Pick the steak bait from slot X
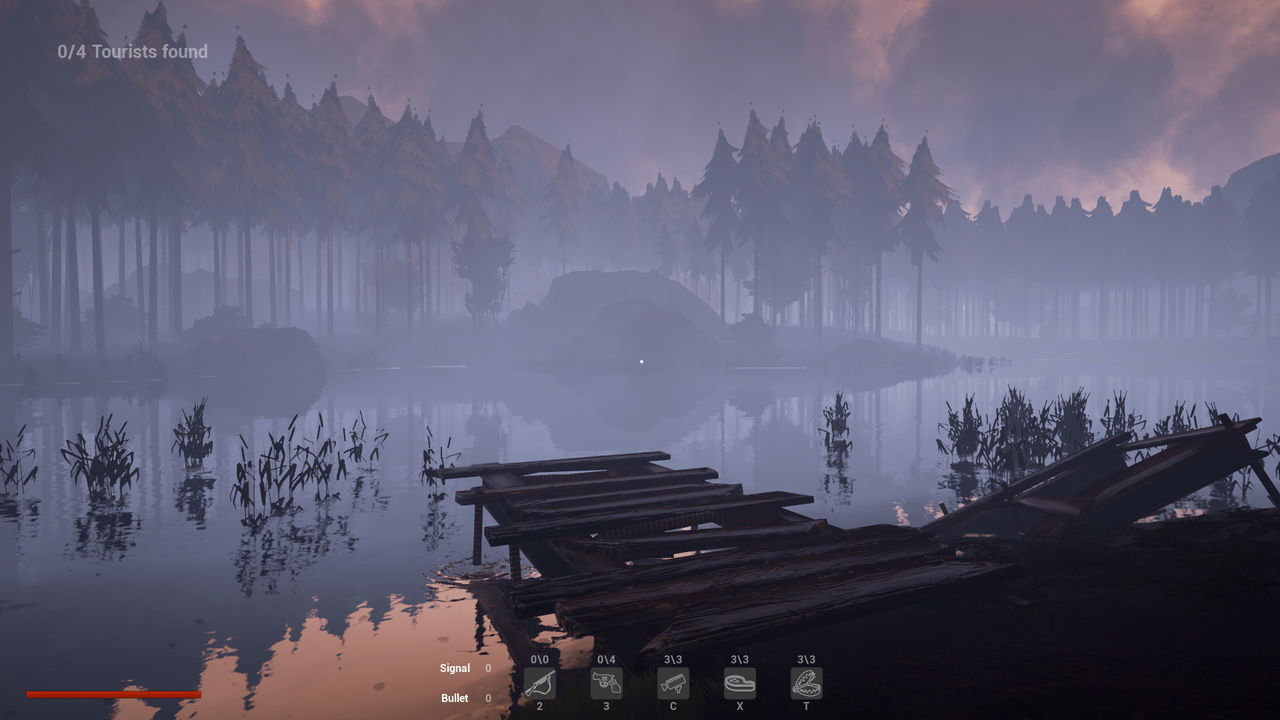This screenshot has height=720, width=1280. pyautogui.click(x=740, y=684)
